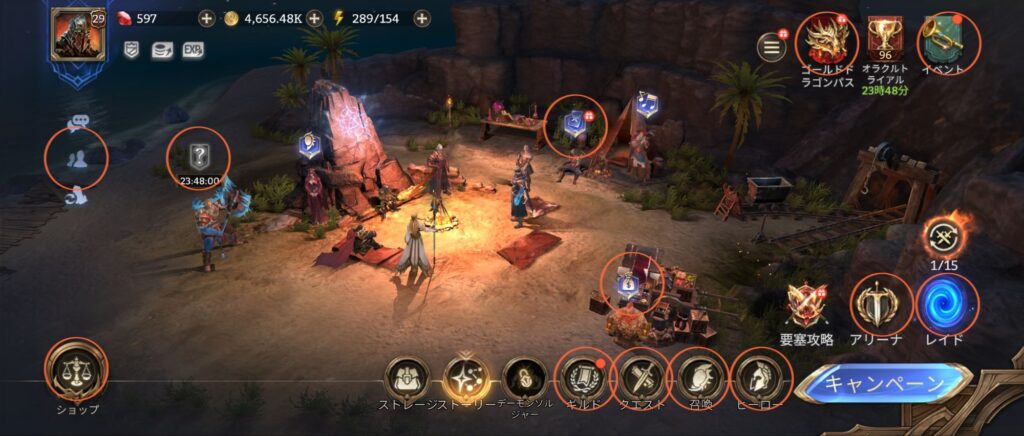
Task: Click the plus button beside red gems
Action: pyautogui.click(x=206, y=18)
